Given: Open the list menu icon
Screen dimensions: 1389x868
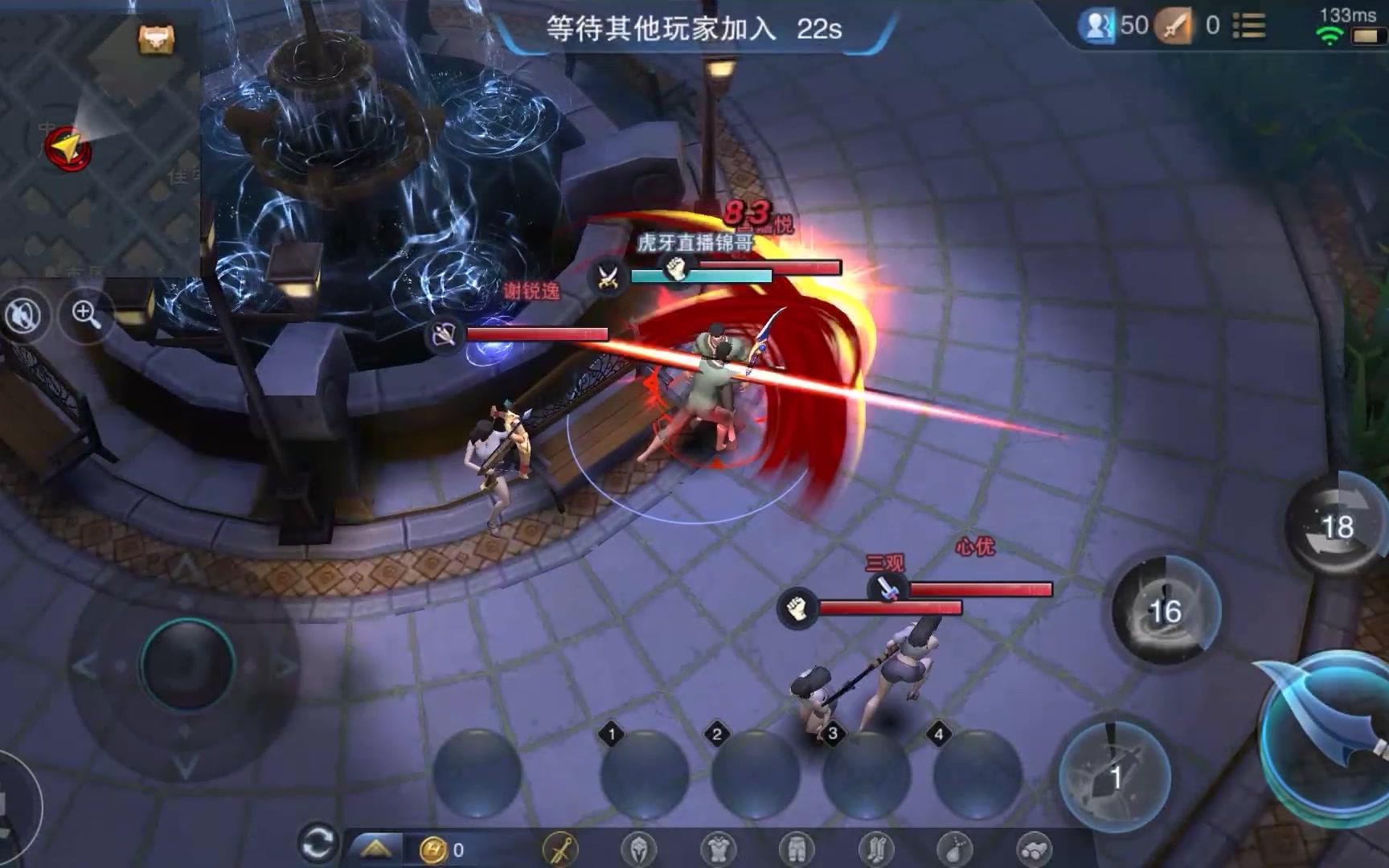Looking at the screenshot, I should [x=1249, y=27].
